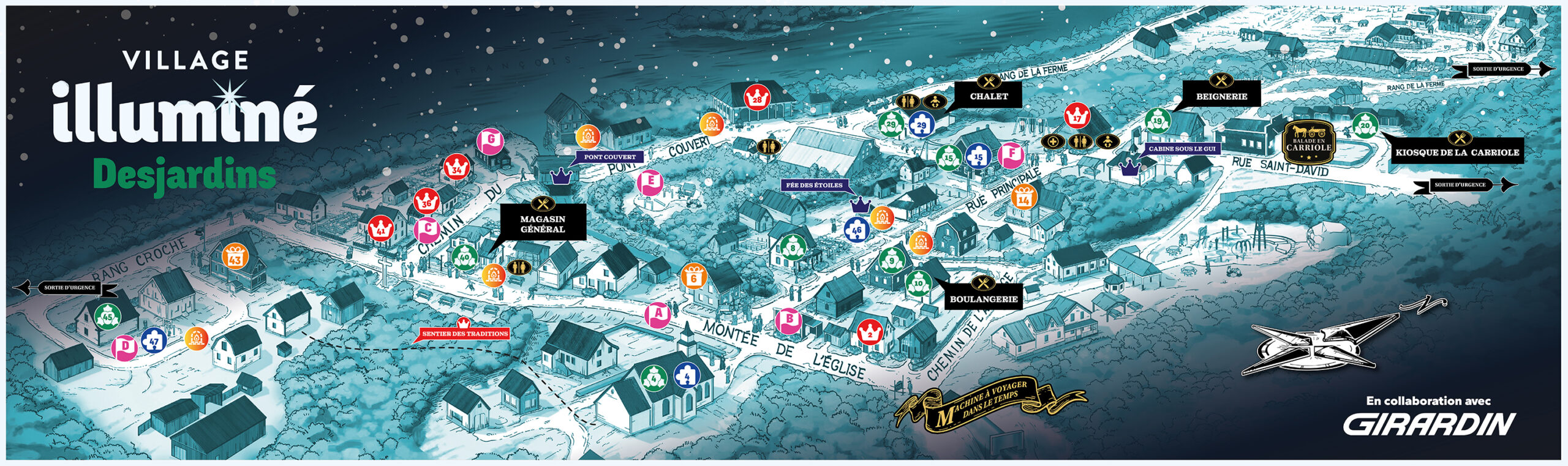The width and height of the screenshot is (1568, 466).
Task: Select the red crown marker 17
Action: 1077,116
